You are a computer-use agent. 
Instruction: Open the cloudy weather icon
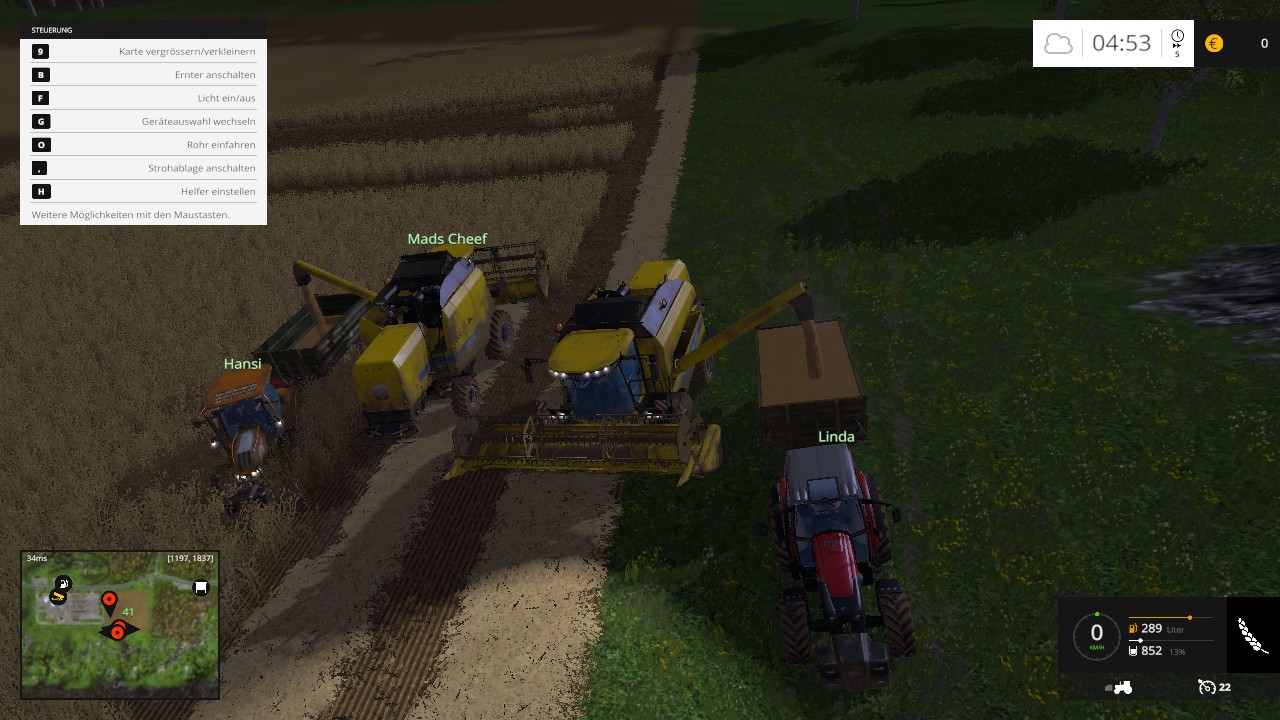[1058, 43]
